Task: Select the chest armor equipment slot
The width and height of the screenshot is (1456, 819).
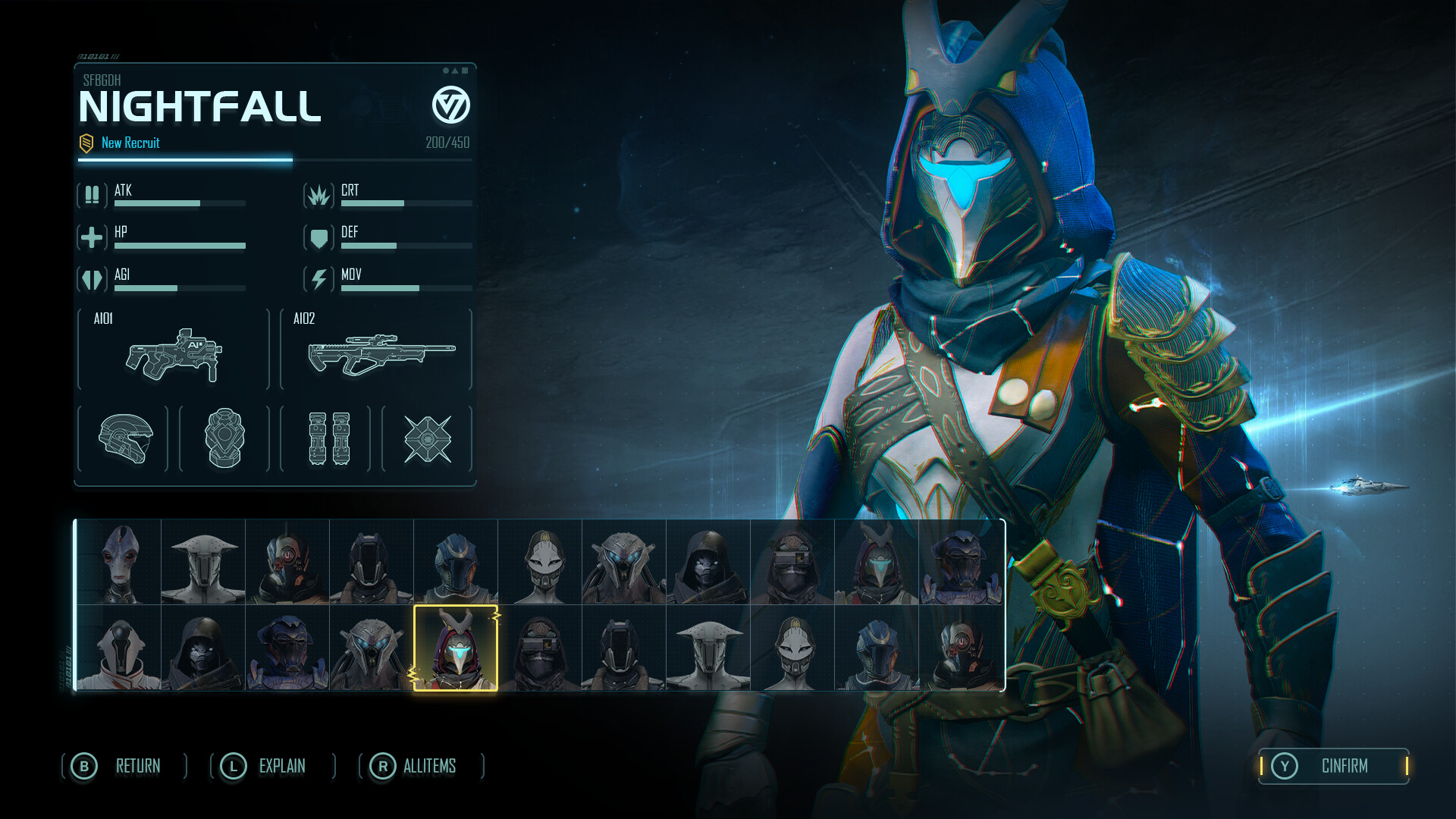Action: coord(224,438)
